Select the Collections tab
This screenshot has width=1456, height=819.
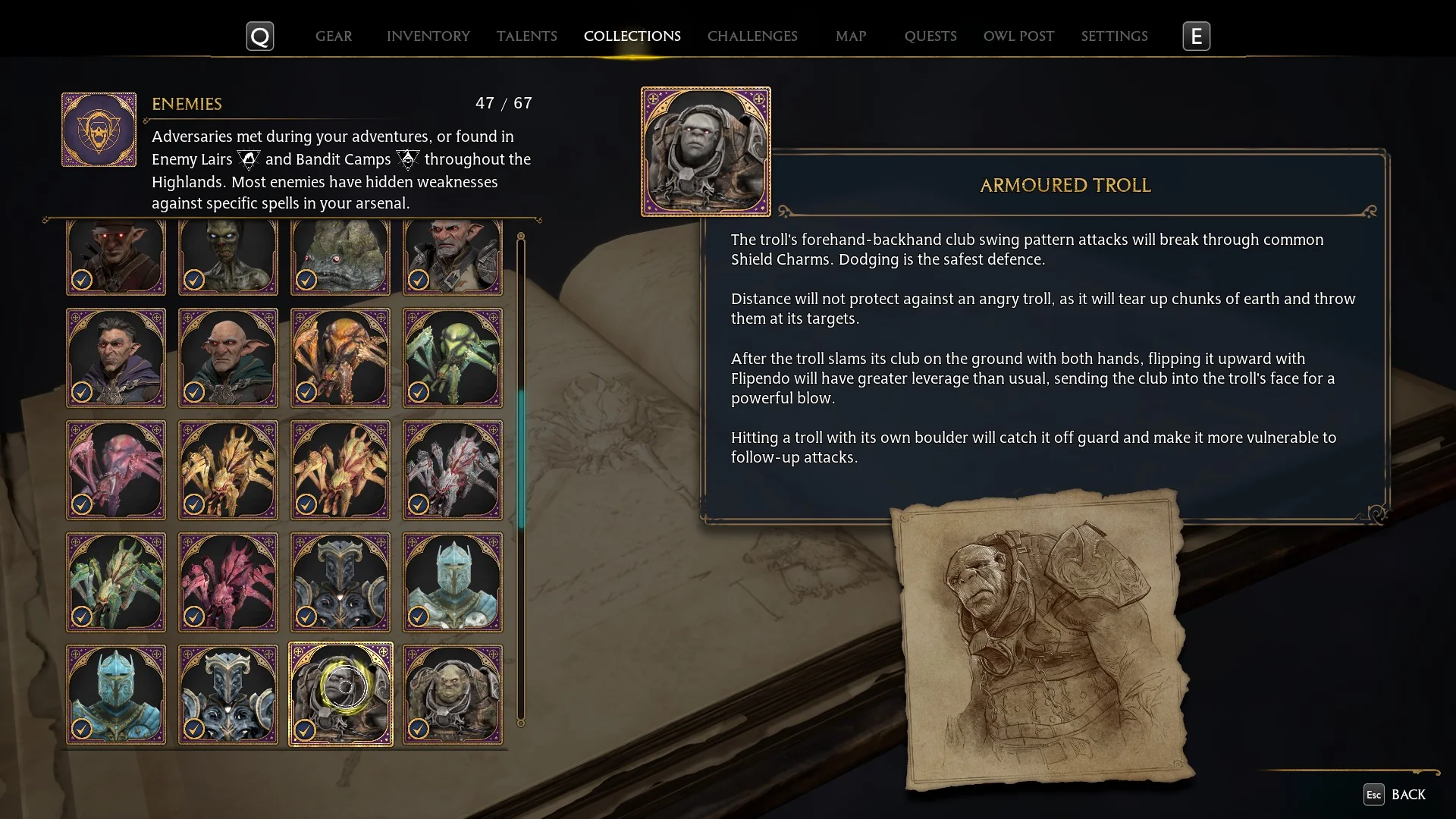[632, 36]
